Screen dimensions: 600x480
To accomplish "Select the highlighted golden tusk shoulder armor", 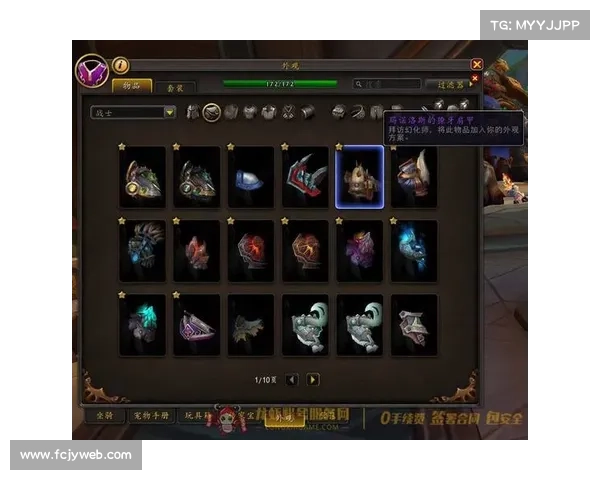I will tap(359, 177).
